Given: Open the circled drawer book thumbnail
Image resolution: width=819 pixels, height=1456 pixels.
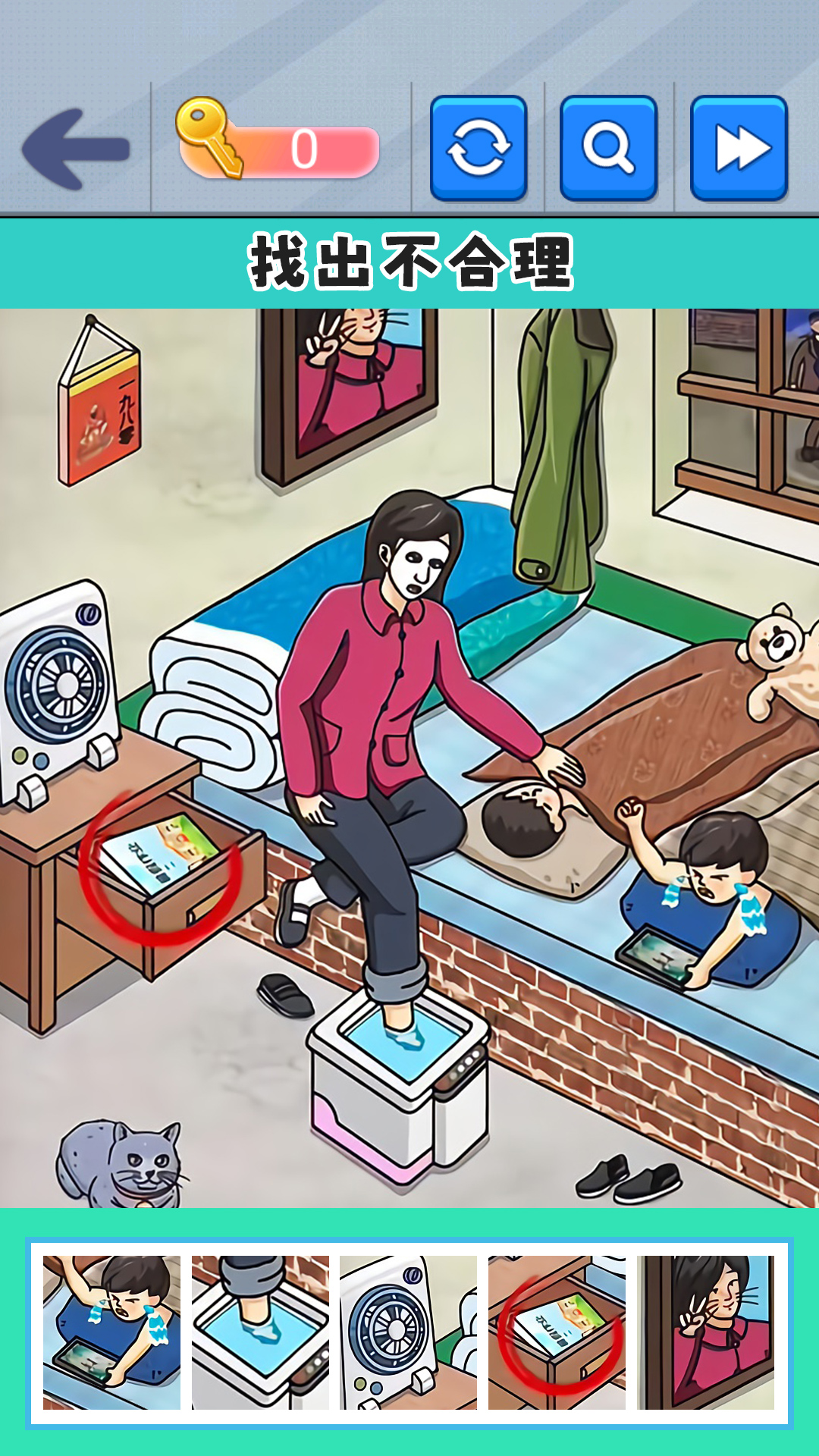Looking at the screenshot, I should (x=557, y=1332).
